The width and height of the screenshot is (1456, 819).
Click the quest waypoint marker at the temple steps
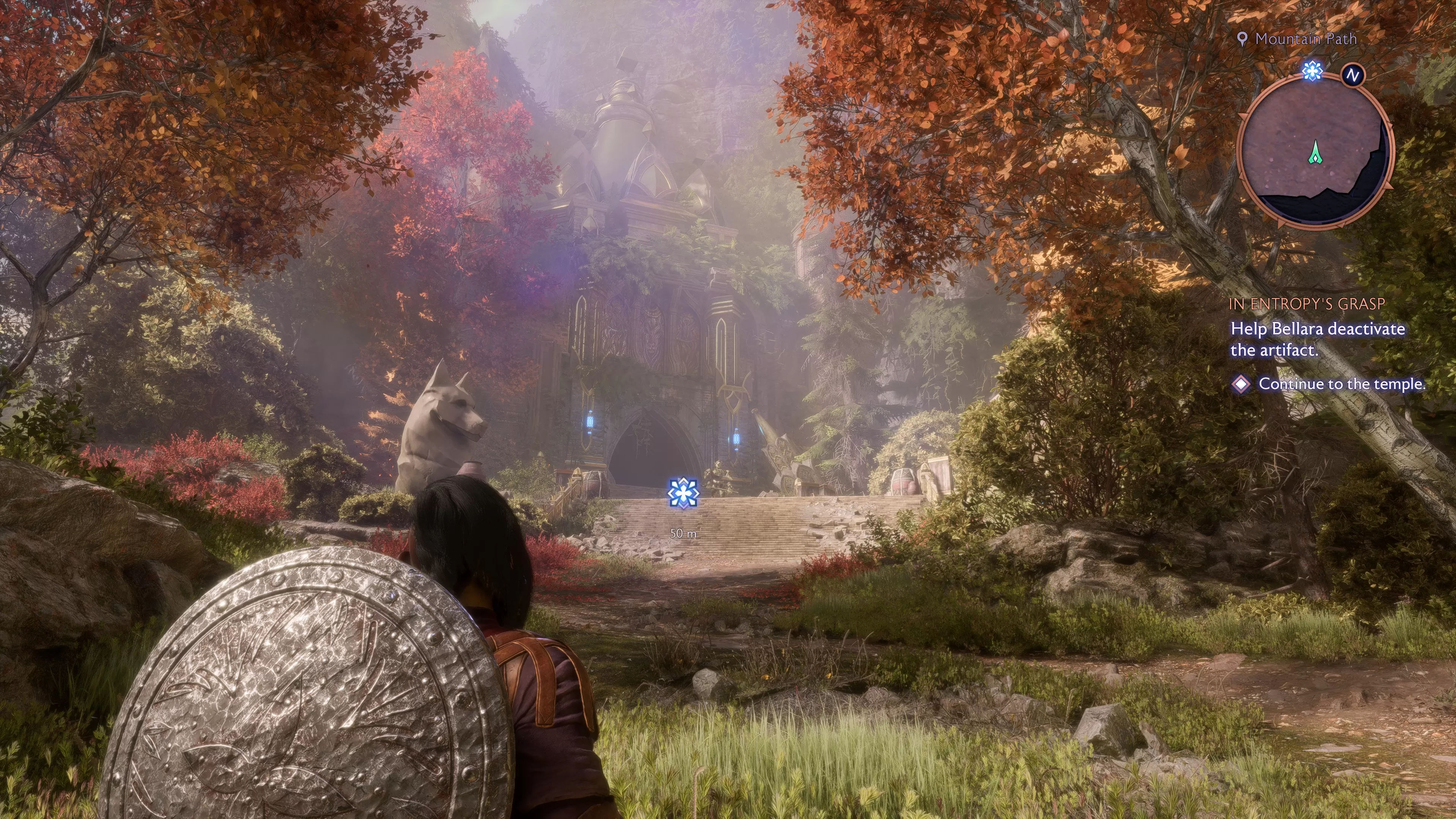point(683,493)
